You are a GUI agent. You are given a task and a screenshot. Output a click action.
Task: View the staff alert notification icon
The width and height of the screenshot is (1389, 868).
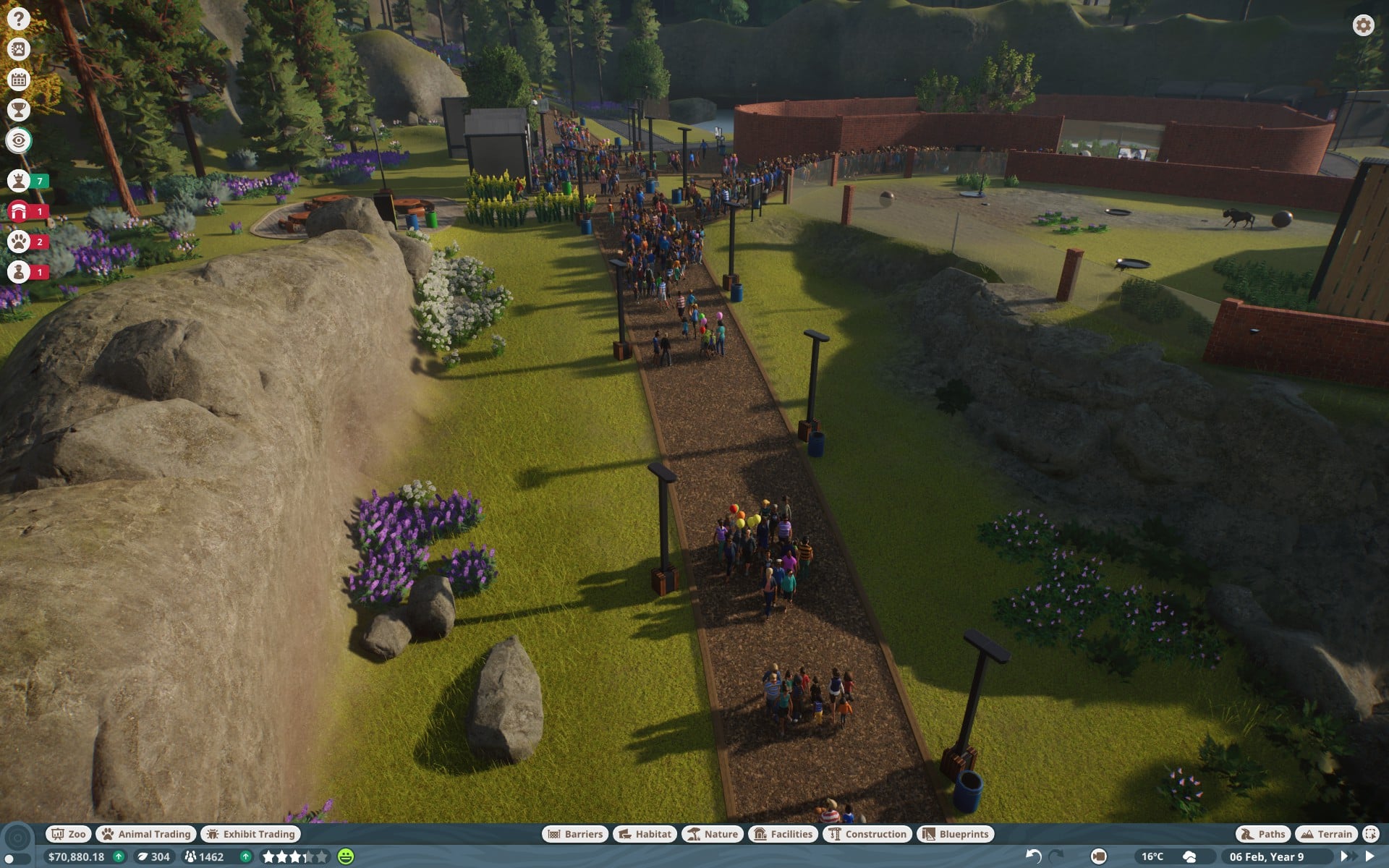19,272
